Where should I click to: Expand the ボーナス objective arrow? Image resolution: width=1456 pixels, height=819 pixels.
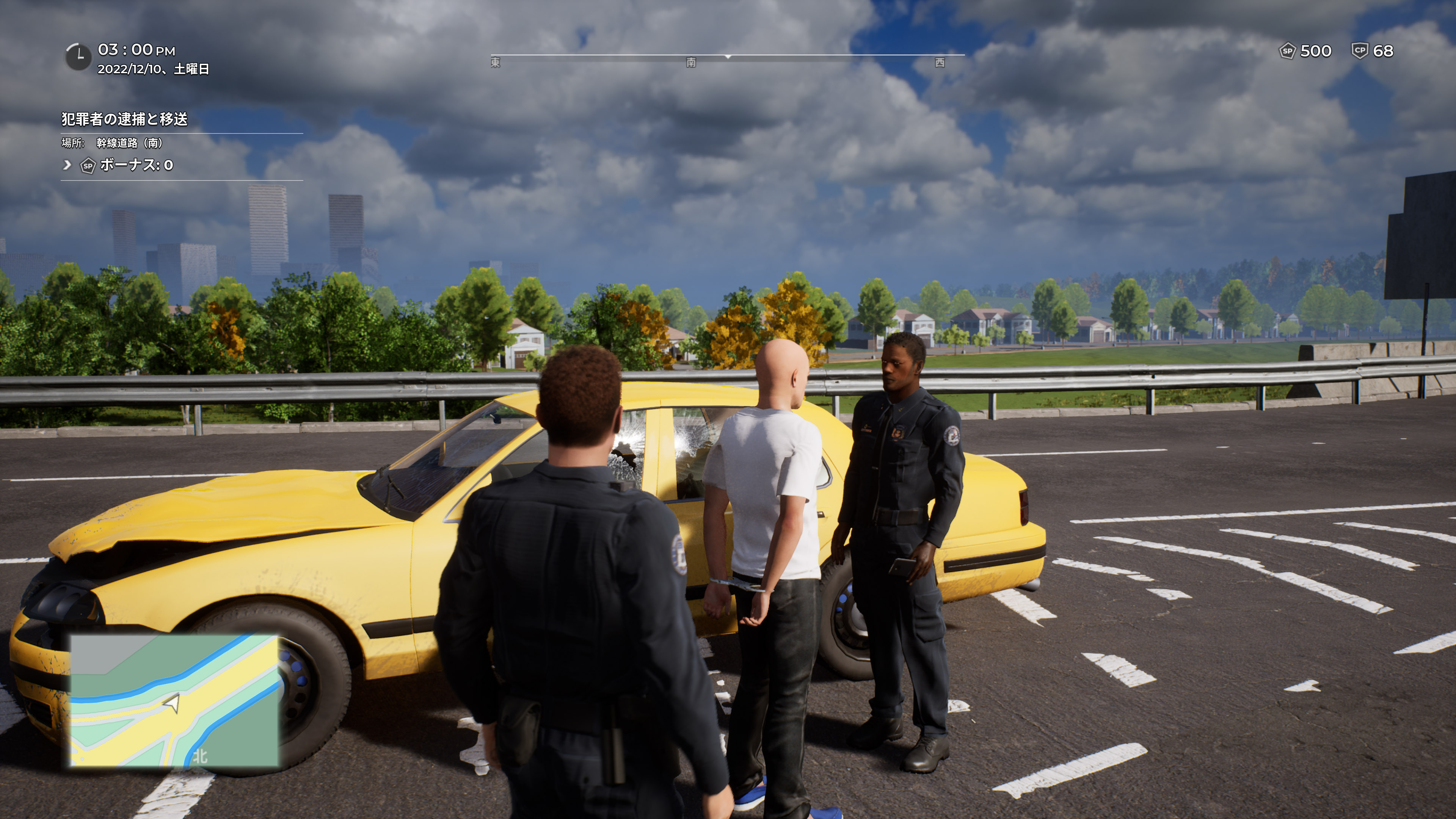(x=67, y=165)
